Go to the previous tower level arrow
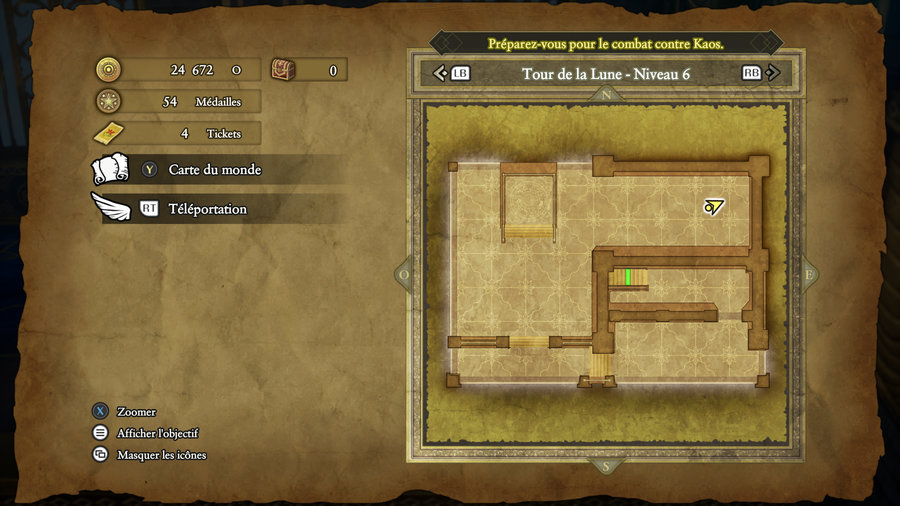This screenshot has width=900, height=506. coord(440,73)
